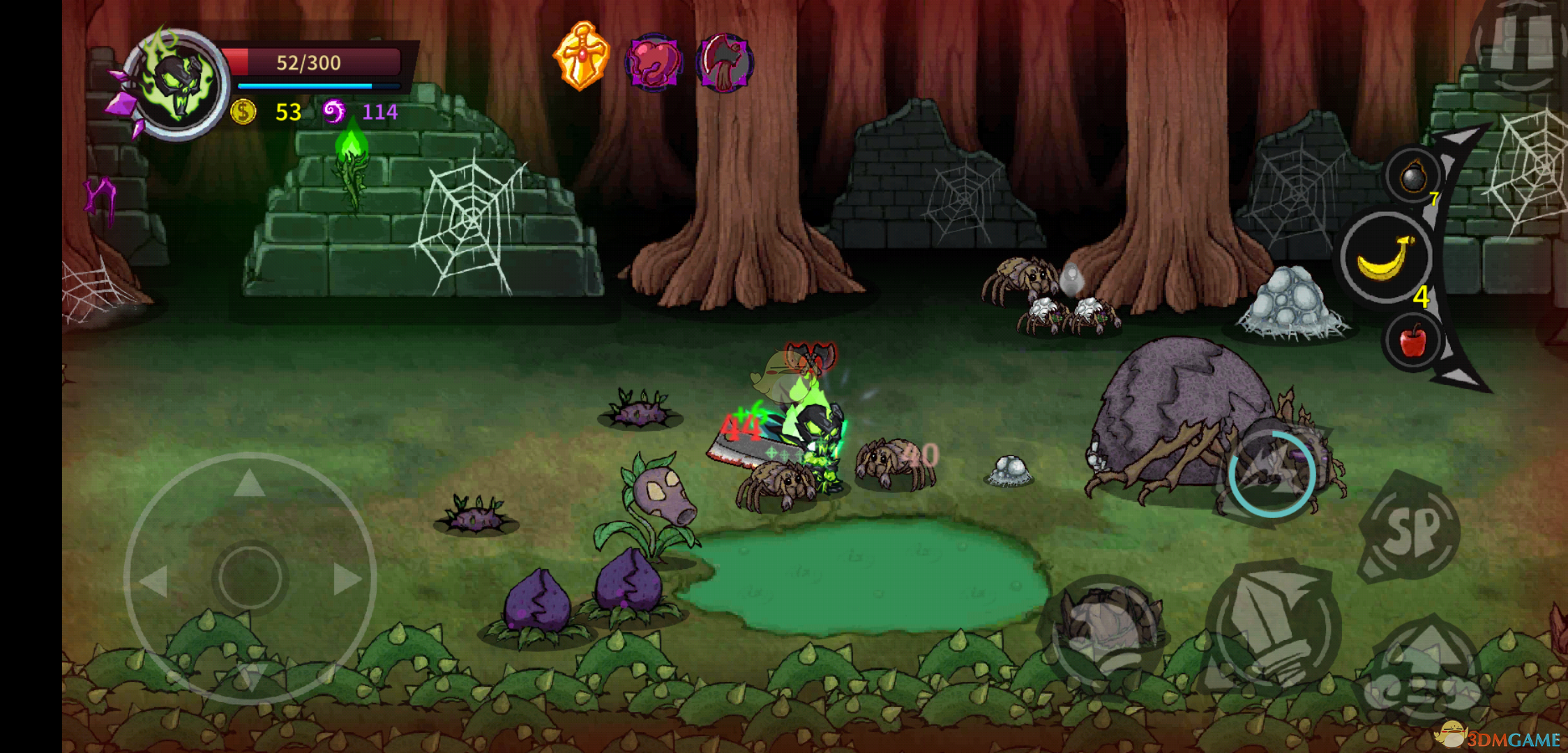Tap the right arrow on the movement pad
The width and height of the screenshot is (1568, 753).
click(x=347, y=579)
